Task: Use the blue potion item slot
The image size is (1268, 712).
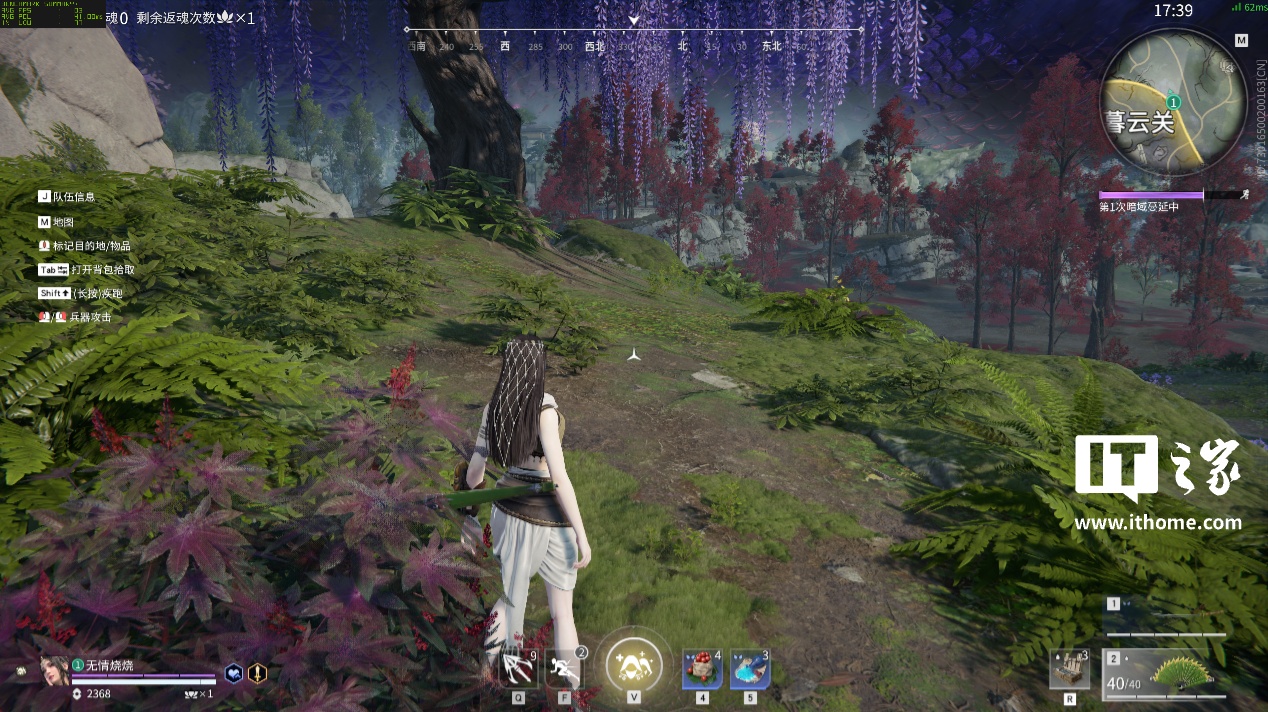Action: click(x=749, y=669)
